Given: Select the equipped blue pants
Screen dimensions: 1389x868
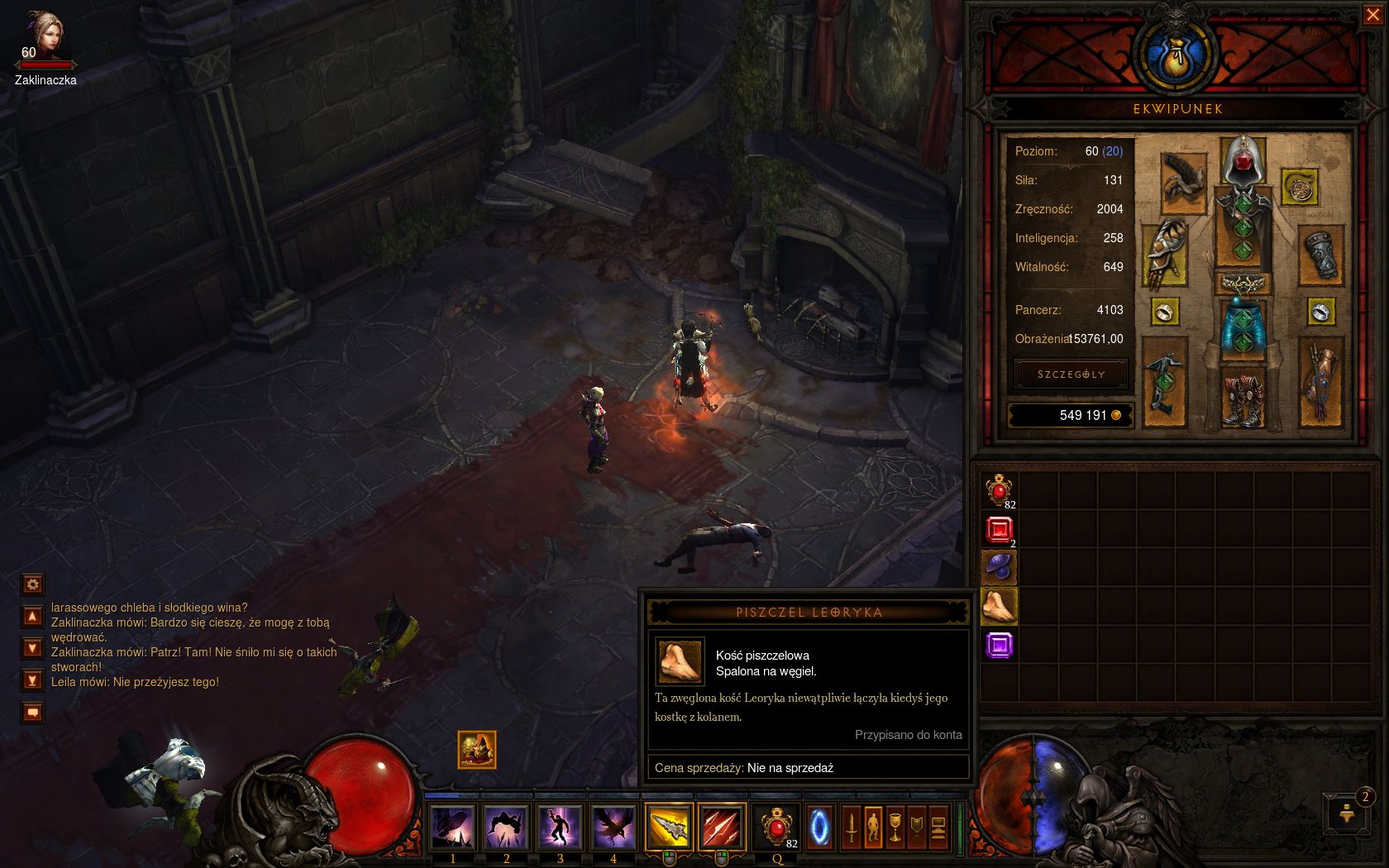Looking at the screenshot, I should pyautogui.click(x=1242, y=327).
